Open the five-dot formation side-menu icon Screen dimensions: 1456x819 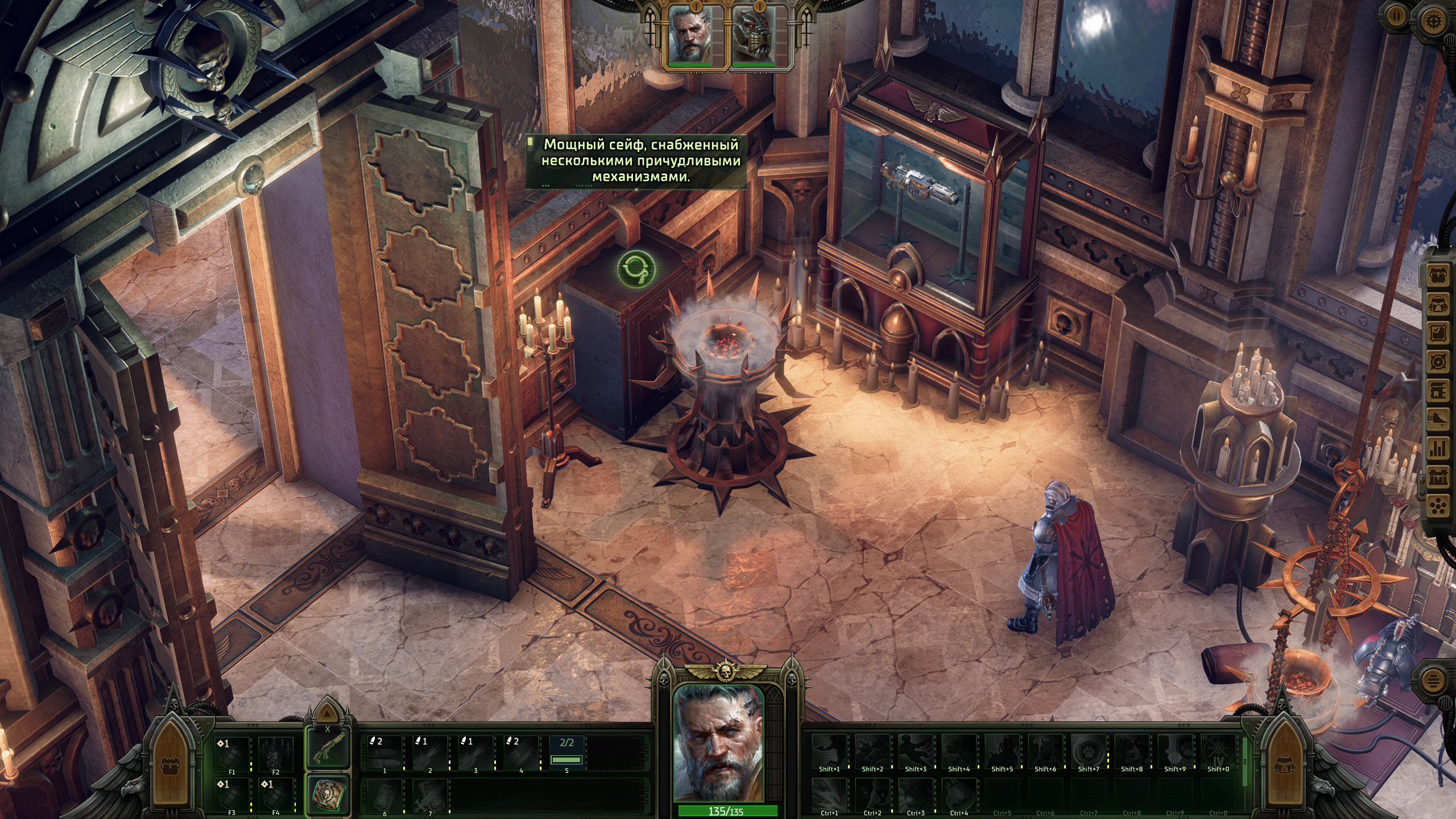[1440, 505]
